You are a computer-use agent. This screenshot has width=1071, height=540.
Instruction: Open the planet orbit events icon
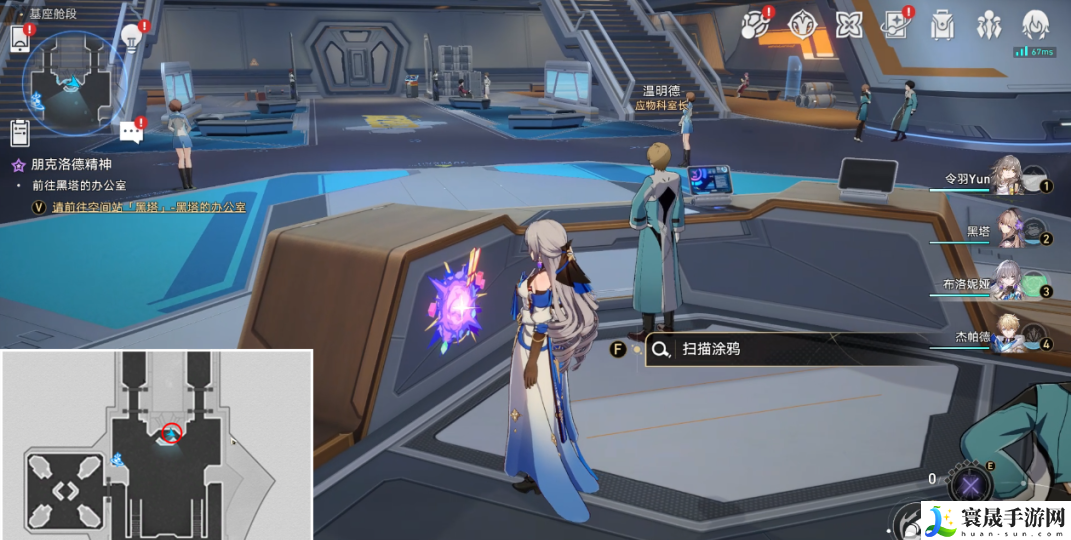[x=755, y=26]
